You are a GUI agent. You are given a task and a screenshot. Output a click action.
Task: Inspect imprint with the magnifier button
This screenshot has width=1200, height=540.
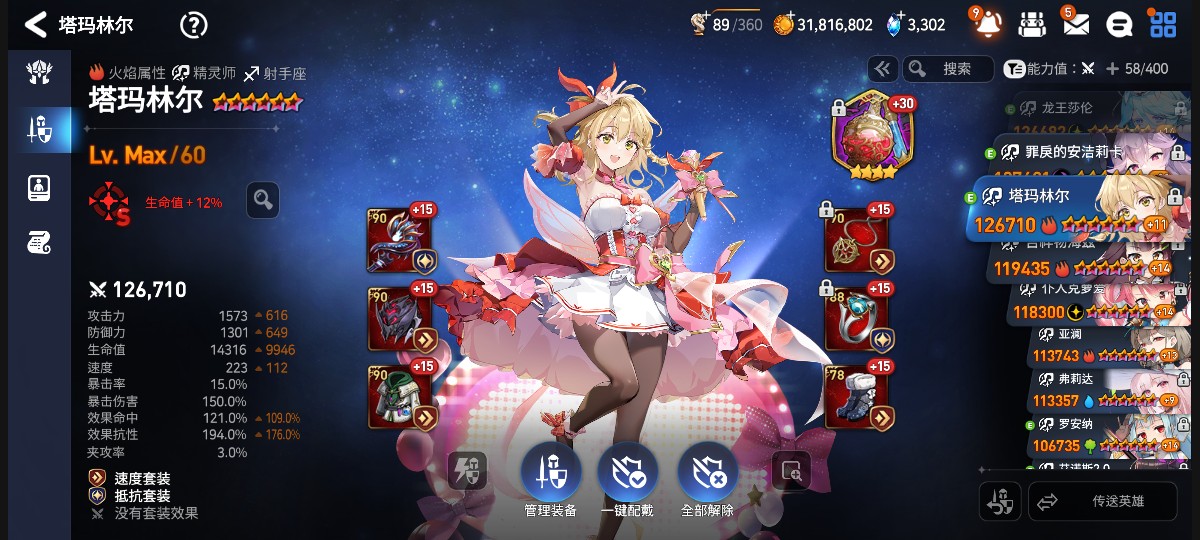click(x=263, y=200)
